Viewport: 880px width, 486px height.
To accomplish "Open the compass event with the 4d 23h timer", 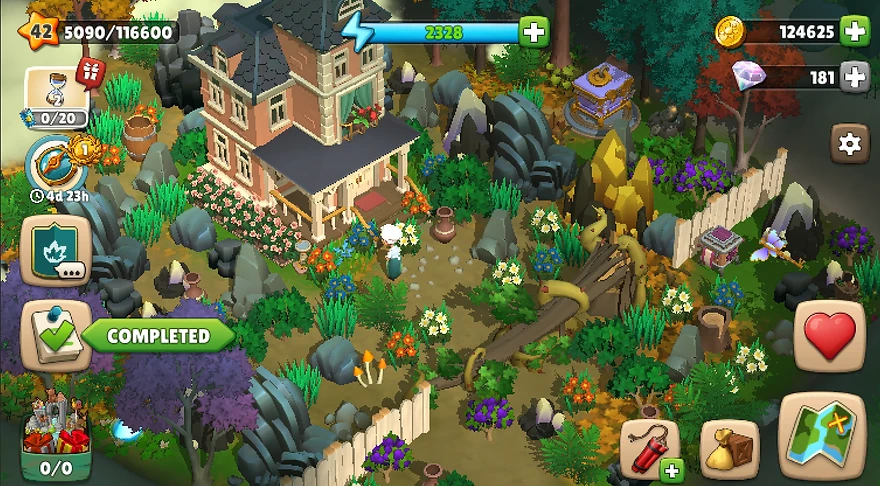I will [x=56, y=163].
